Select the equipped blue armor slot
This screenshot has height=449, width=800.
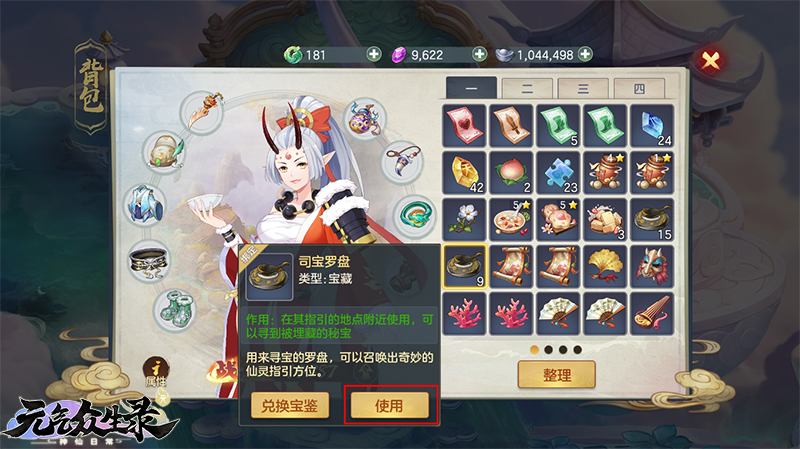(x=146, y=205)
